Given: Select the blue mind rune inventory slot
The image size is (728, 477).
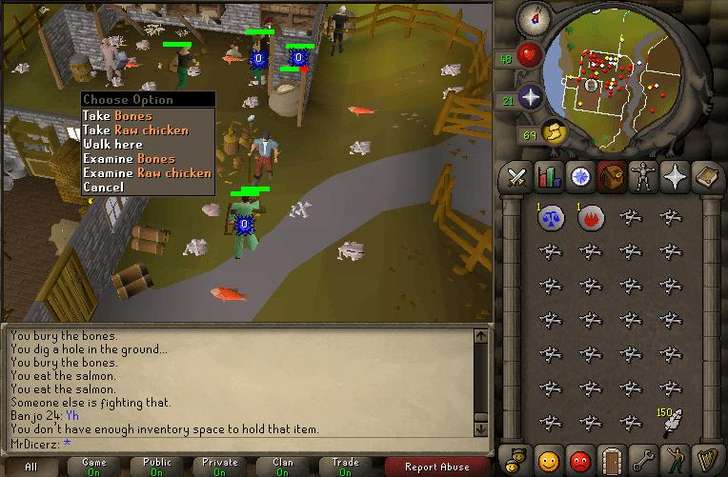Looking at the screenshot, I should [x=550, y=217].
